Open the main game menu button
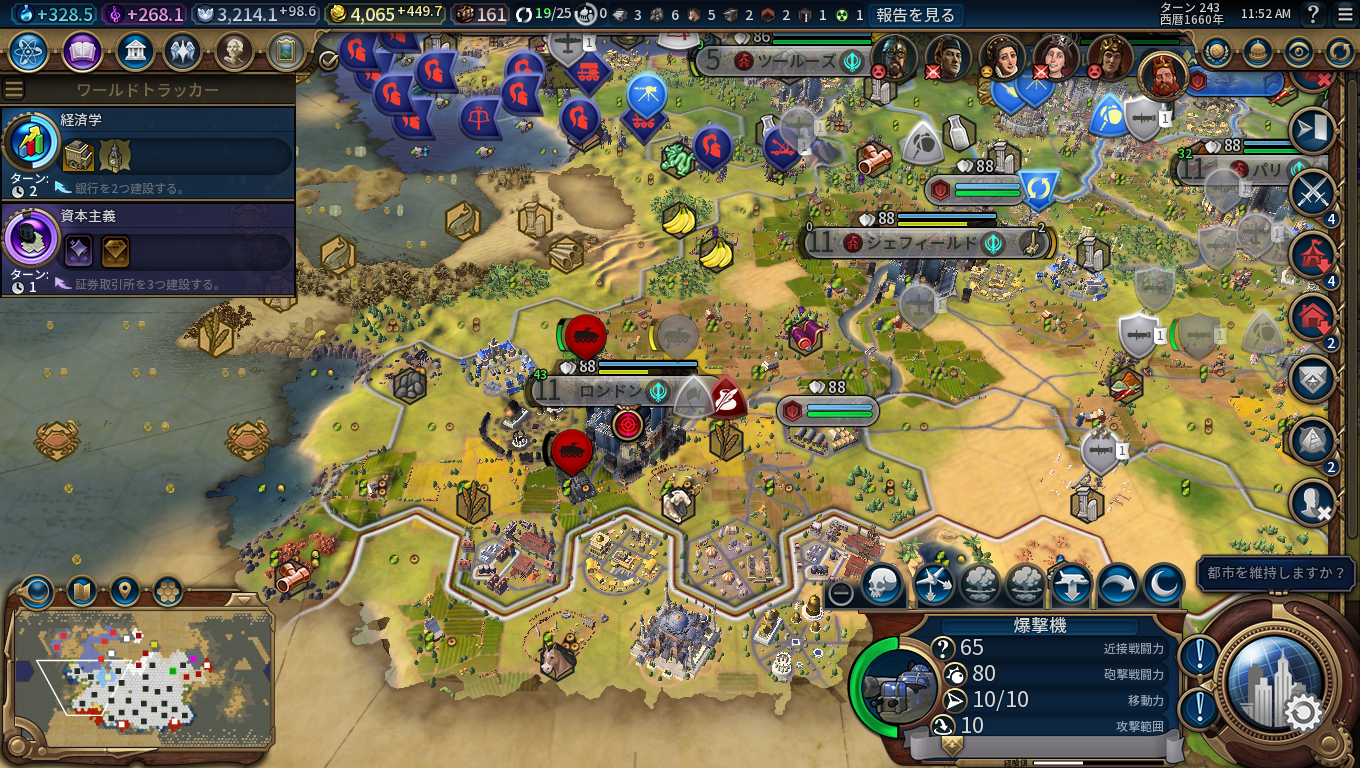Screen dimensions: 1360x768 [1343, 14]
